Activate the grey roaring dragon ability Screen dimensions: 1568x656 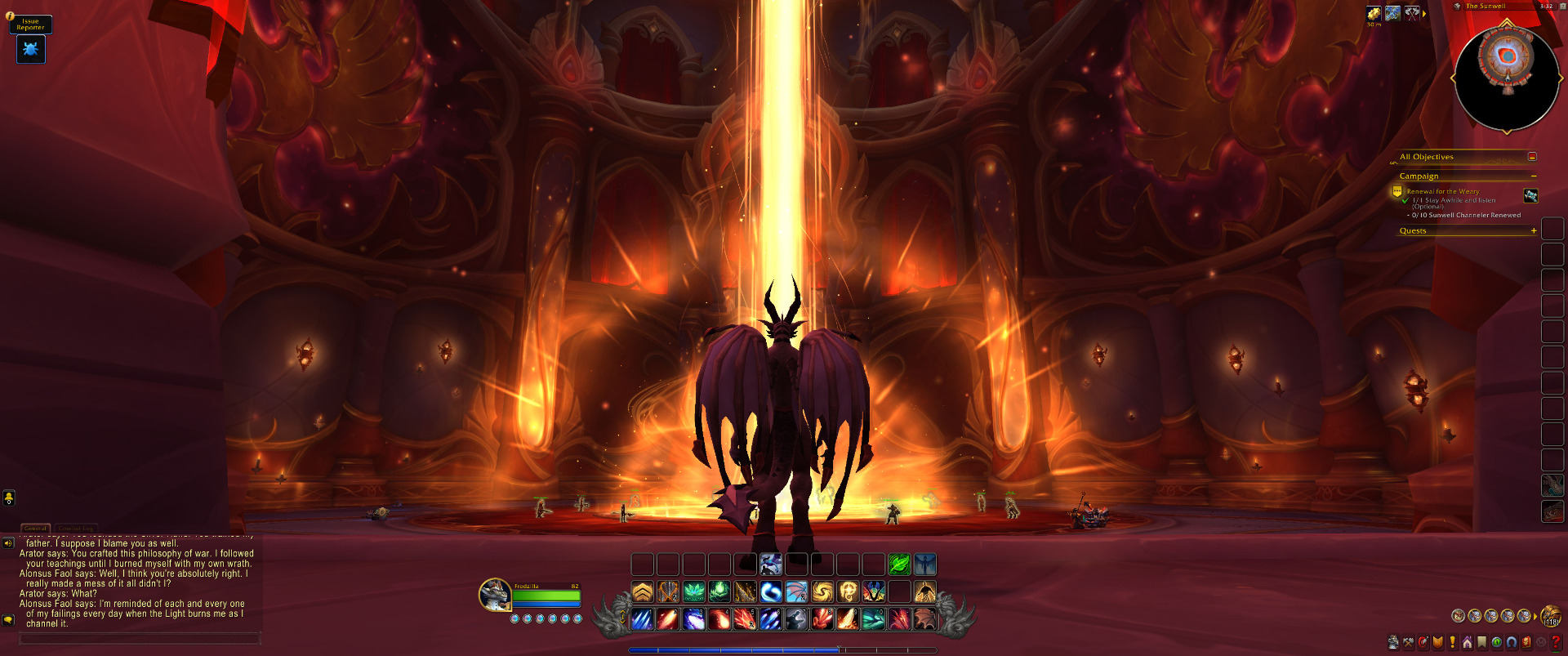point(796,619)
